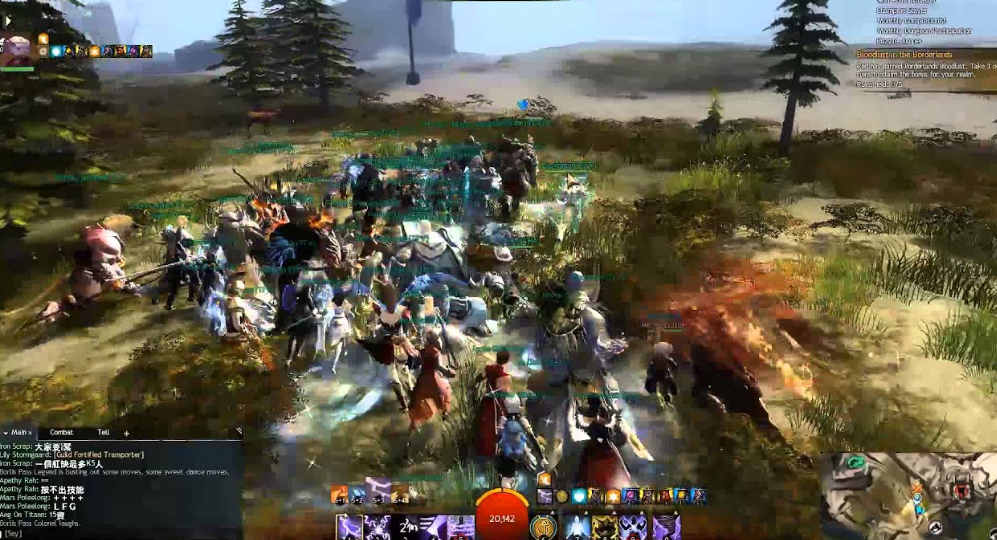997x540 pixels.
Task: Use the fifth weapon skill with the red figure
Action: (460, 526)
